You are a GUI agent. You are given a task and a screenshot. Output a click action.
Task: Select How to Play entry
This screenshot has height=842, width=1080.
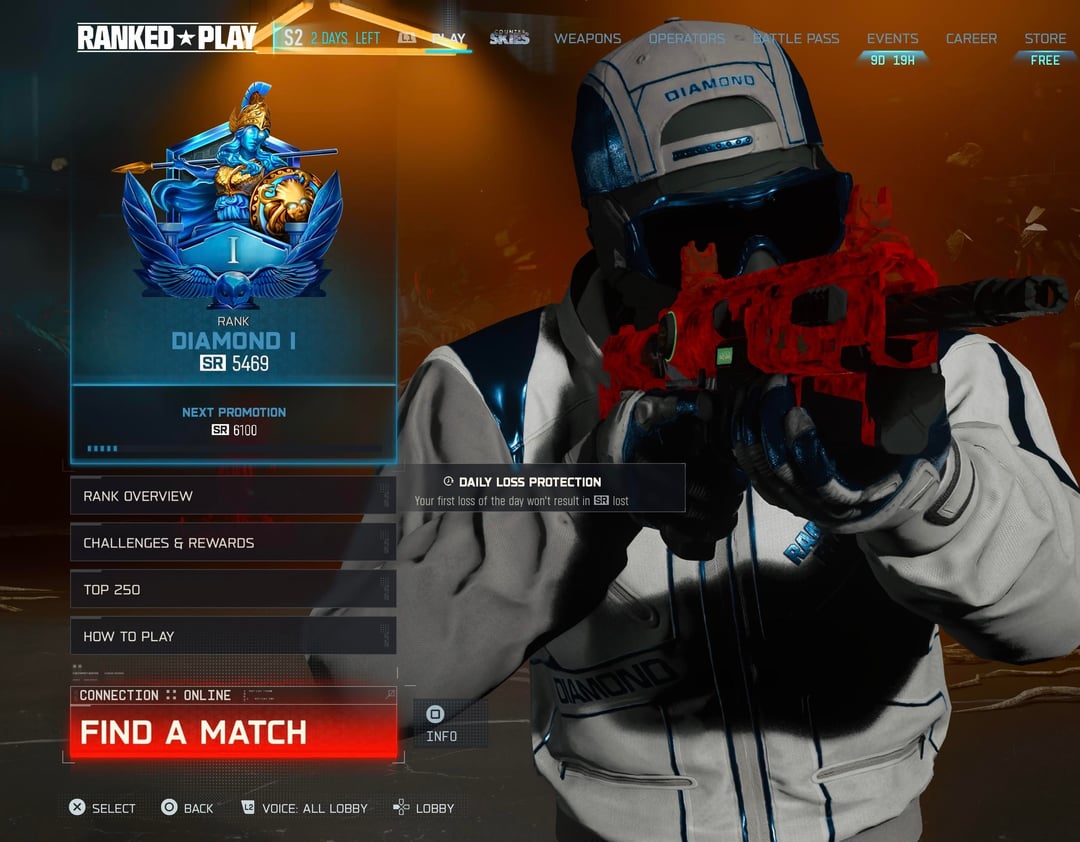coord(233,636)
